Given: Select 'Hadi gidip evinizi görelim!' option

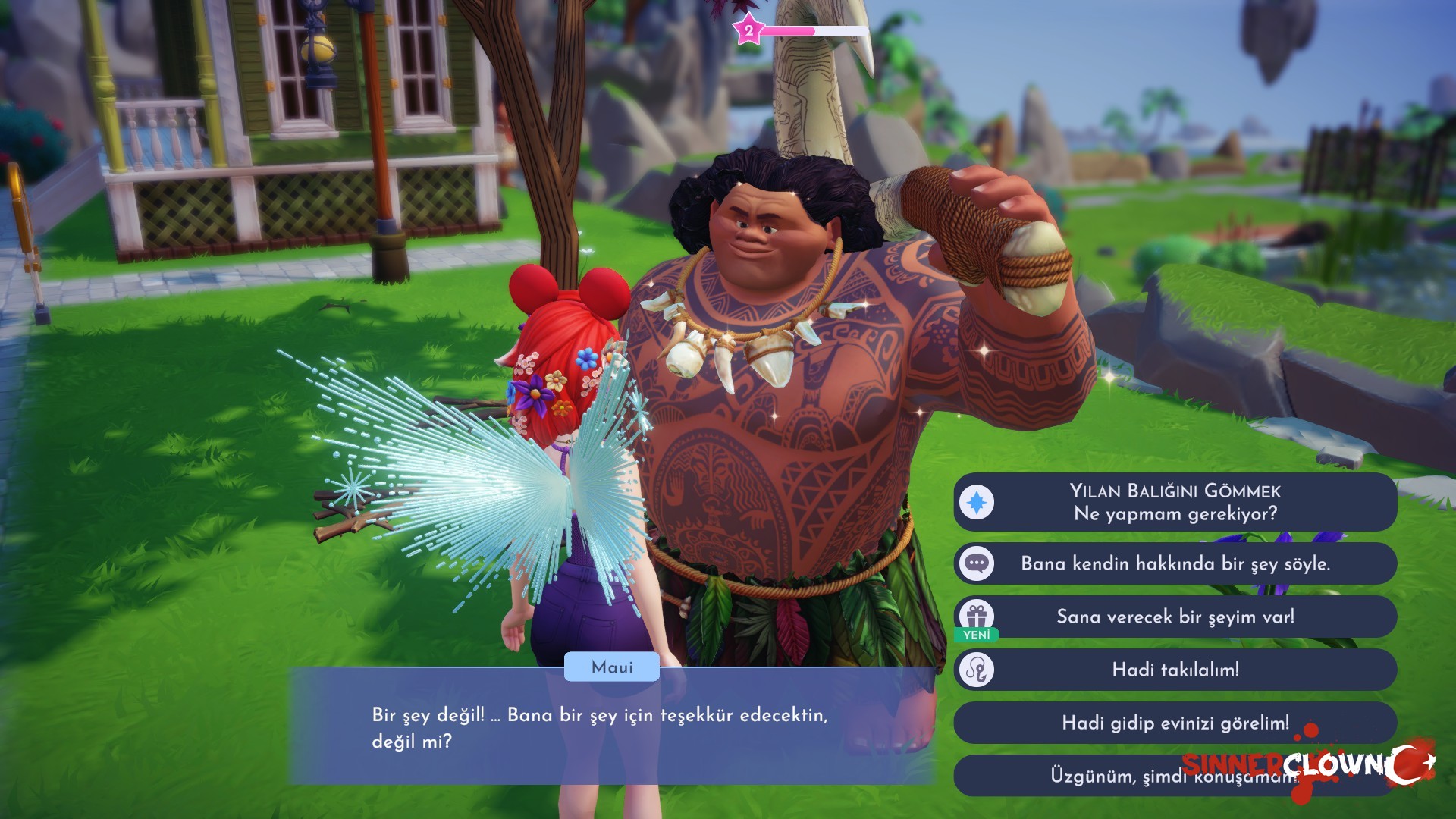Looking at the screenshot, I should [x=1175, y=723].
